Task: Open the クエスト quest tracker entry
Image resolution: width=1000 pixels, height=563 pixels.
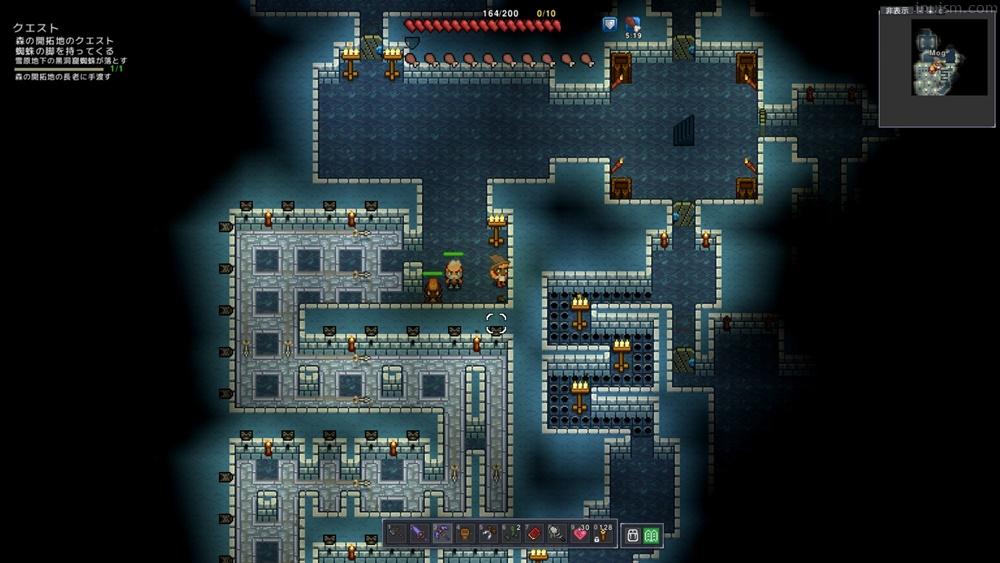Action: (x=36, y=28)
